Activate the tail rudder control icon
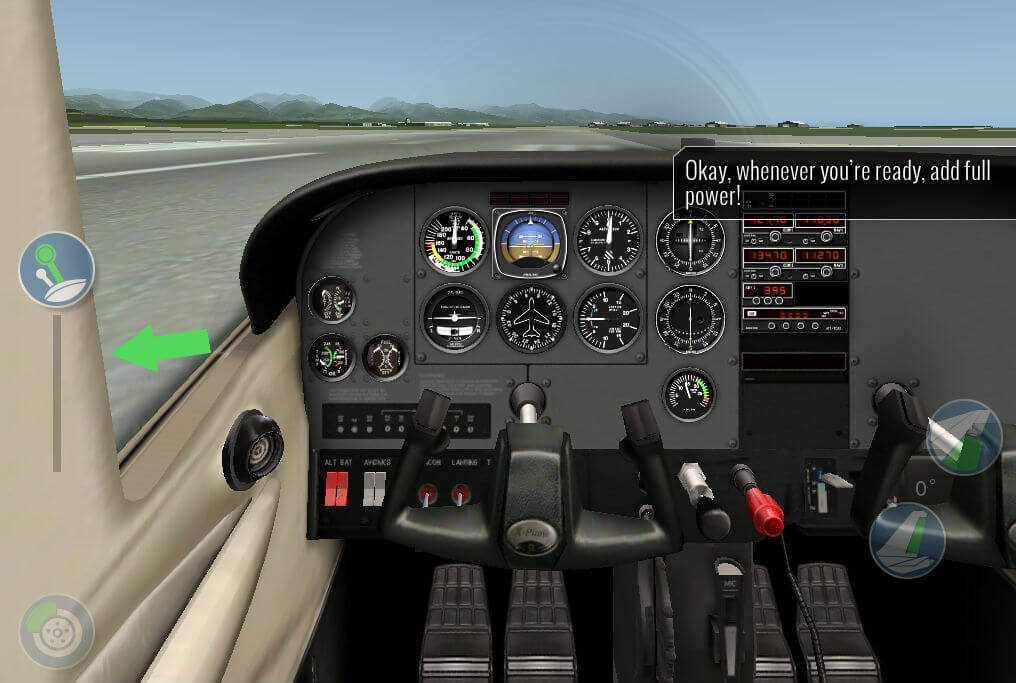 click(x=907, y=541)
